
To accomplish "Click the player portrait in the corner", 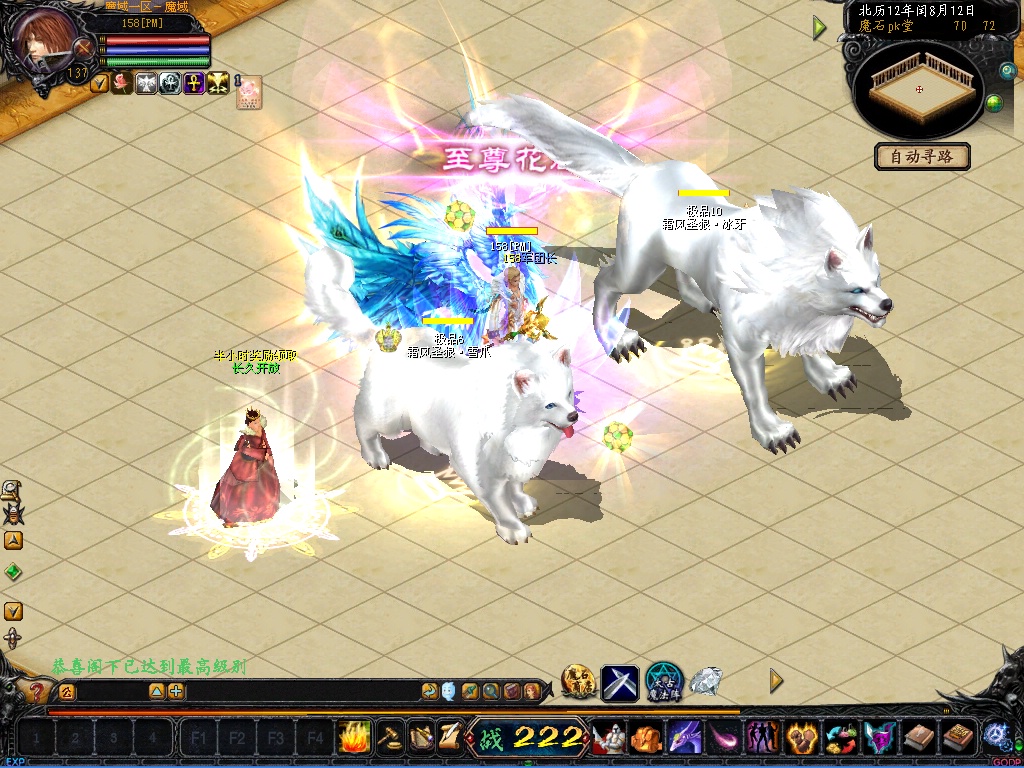I will (x=44, y=38).
